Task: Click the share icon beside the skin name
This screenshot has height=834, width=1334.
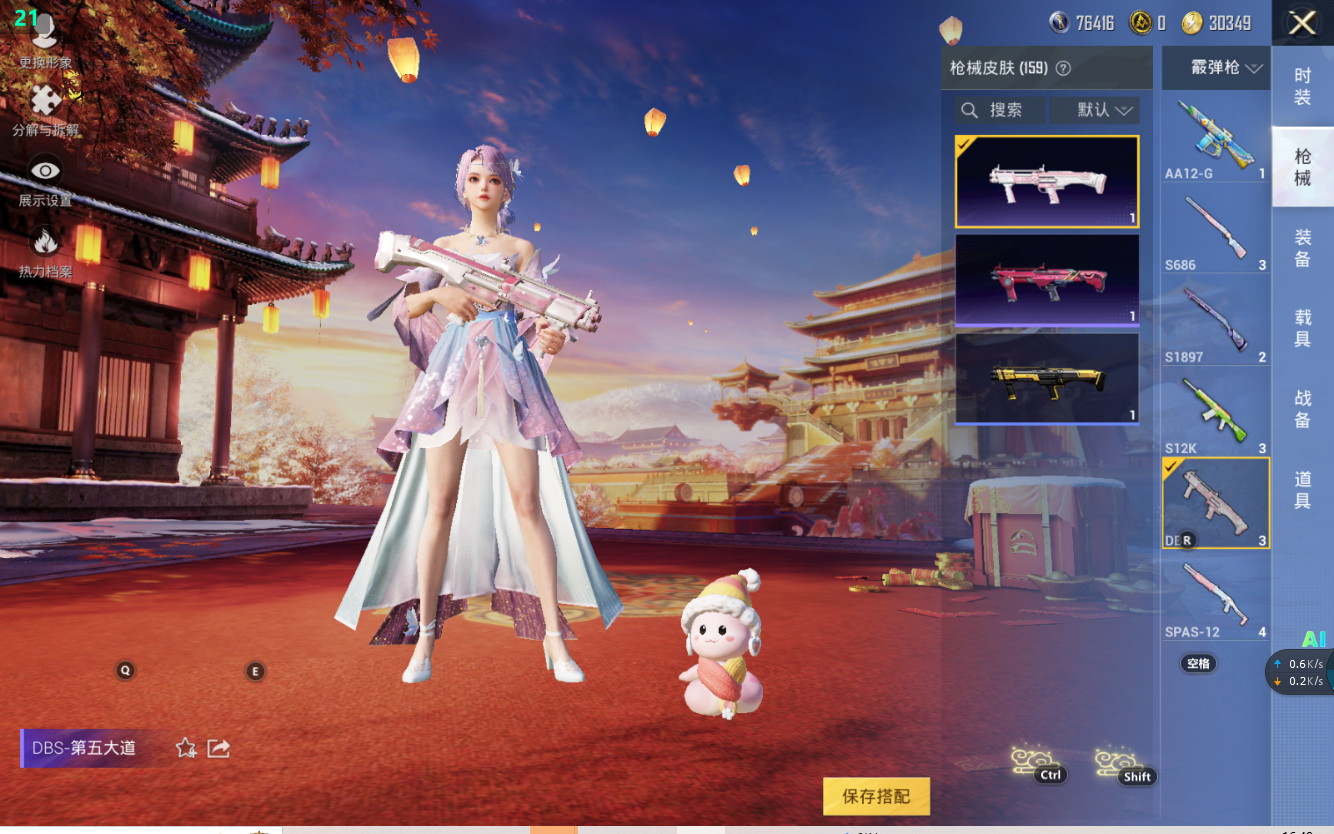Action: pos(219,748)
